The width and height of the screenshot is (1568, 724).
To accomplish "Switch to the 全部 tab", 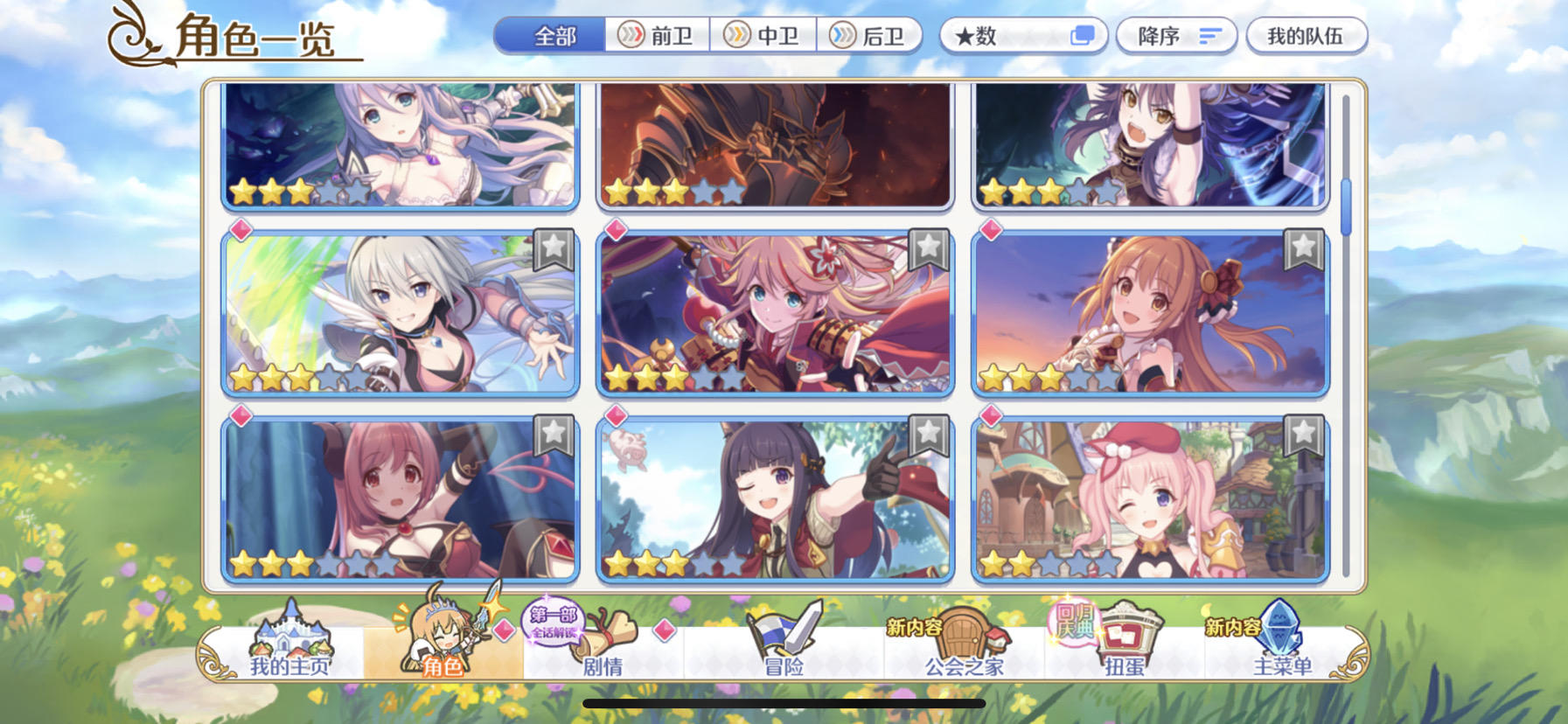I will point(554,36).
